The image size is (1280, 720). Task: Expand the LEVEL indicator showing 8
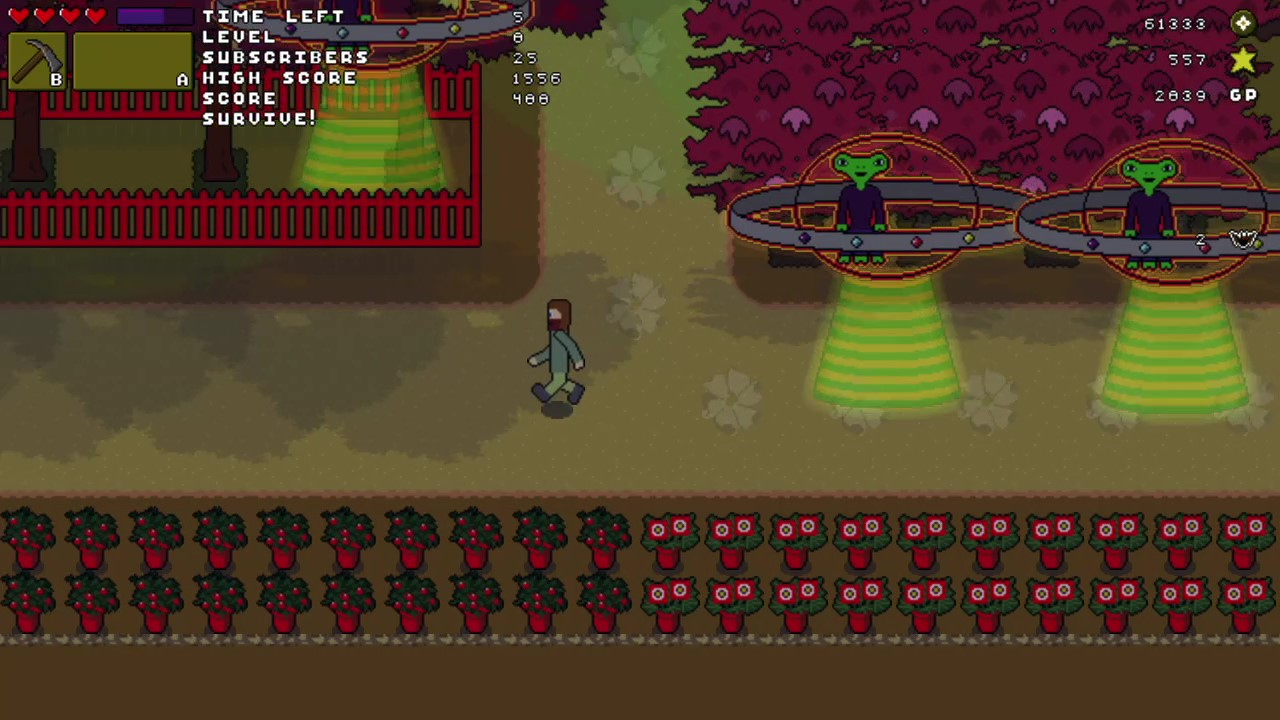238,37
